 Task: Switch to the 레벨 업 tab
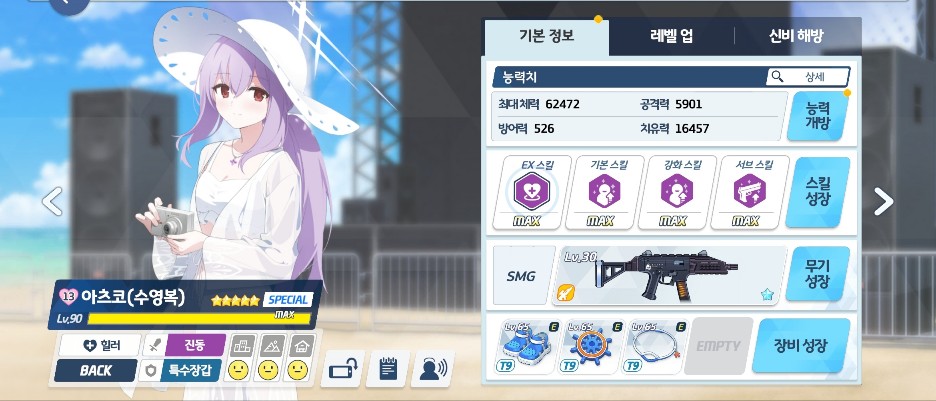click(671, 37)
